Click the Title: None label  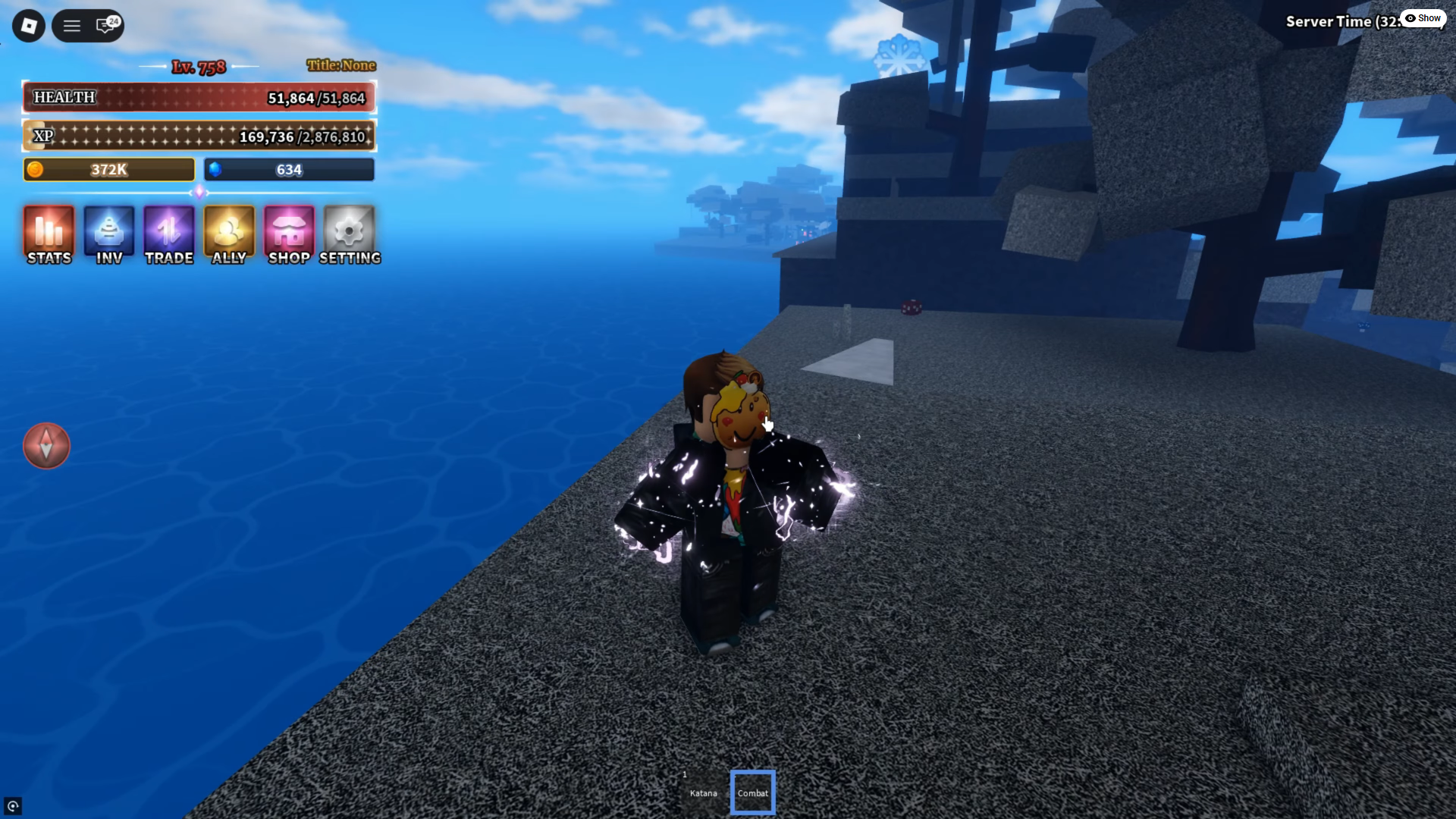(341, 65)
